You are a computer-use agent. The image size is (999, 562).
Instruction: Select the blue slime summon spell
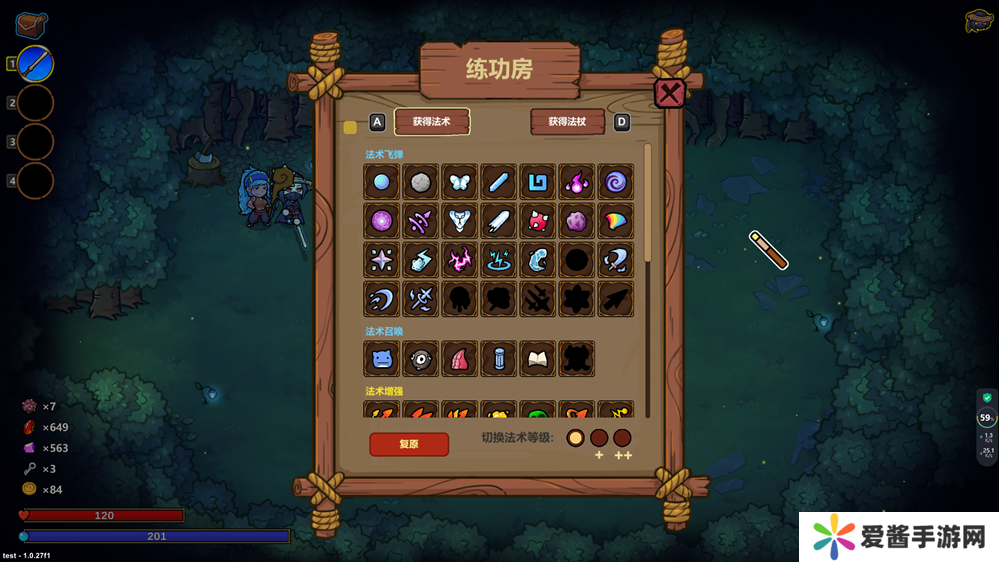[x=382, y=358]
